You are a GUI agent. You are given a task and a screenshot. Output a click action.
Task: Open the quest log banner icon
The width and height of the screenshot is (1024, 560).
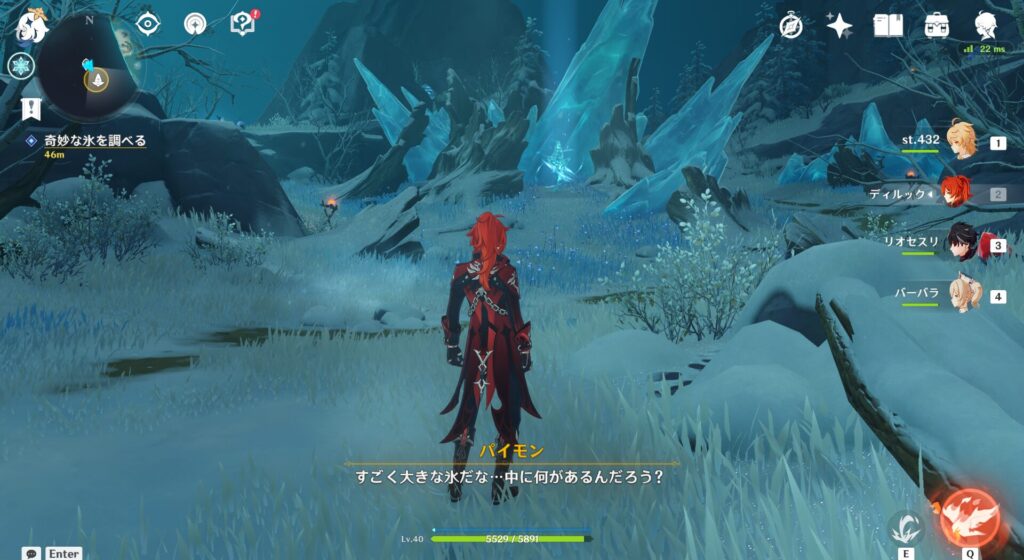(32, 108)
